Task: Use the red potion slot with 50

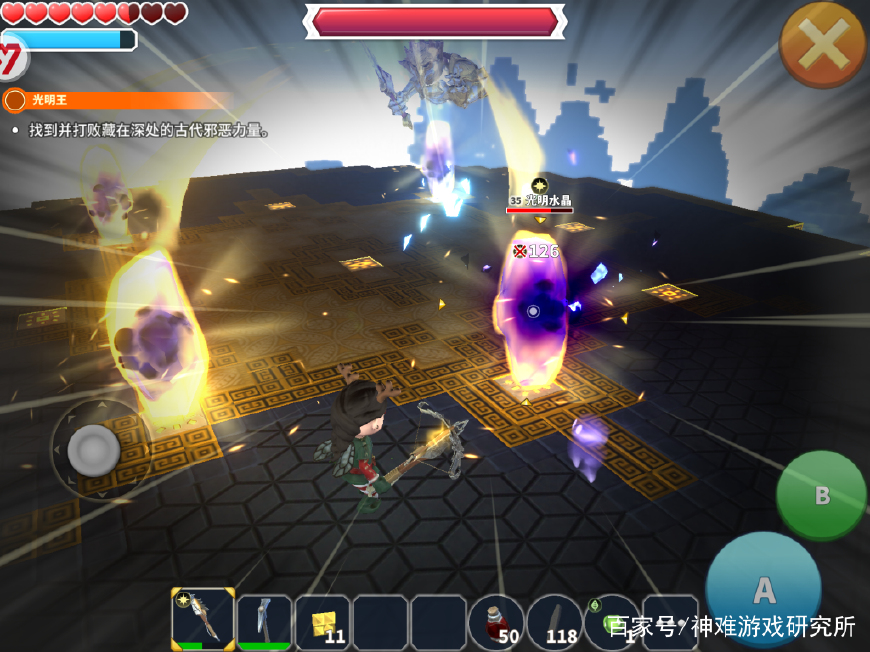Action: pyautogui.click(x=496, y=622)
